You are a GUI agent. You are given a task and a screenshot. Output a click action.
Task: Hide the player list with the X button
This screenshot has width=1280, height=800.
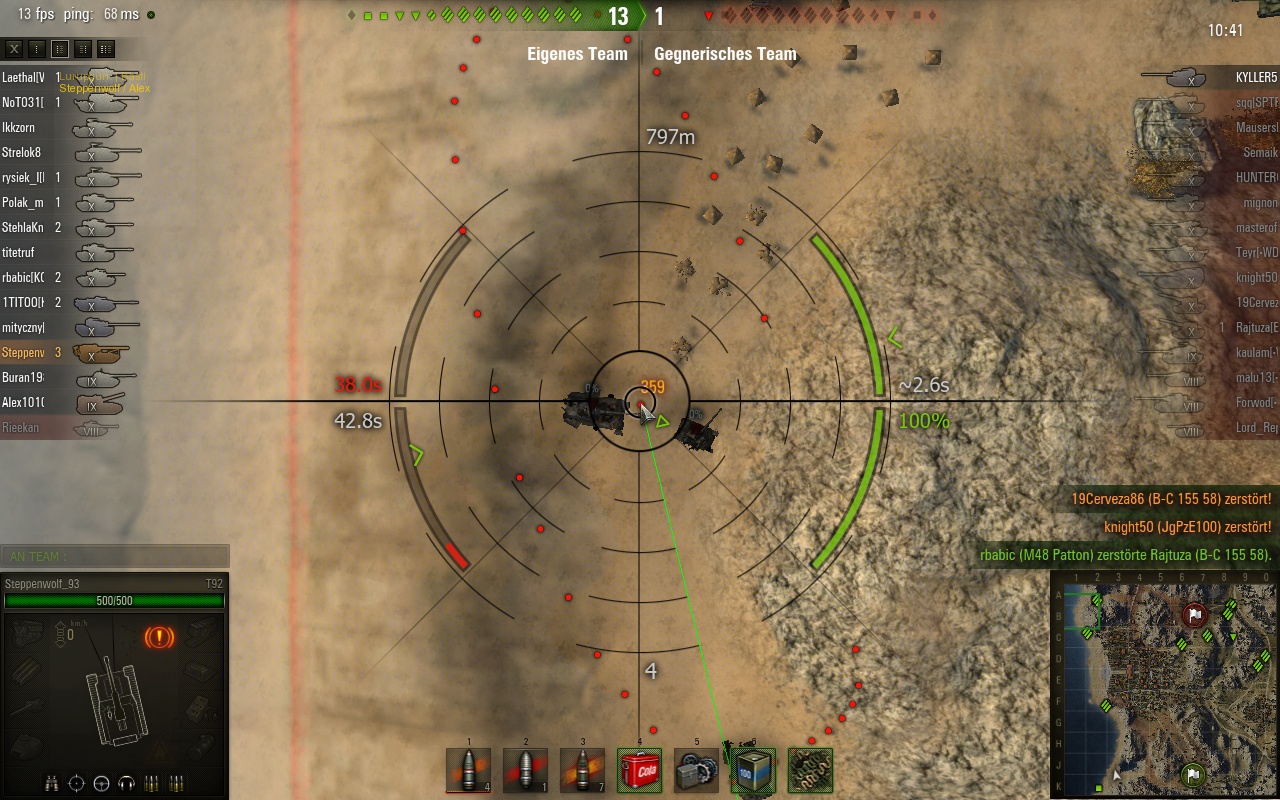tap(14, 49)
